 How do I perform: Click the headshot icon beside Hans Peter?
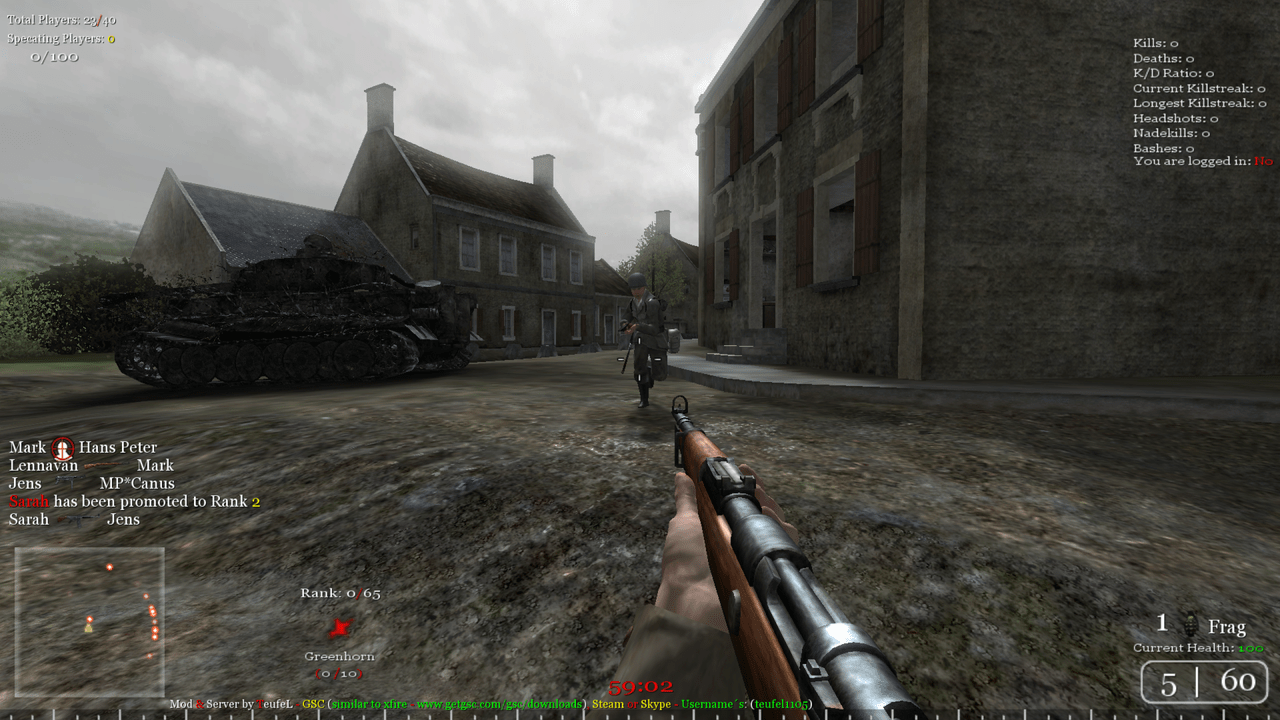pos(62,448)
